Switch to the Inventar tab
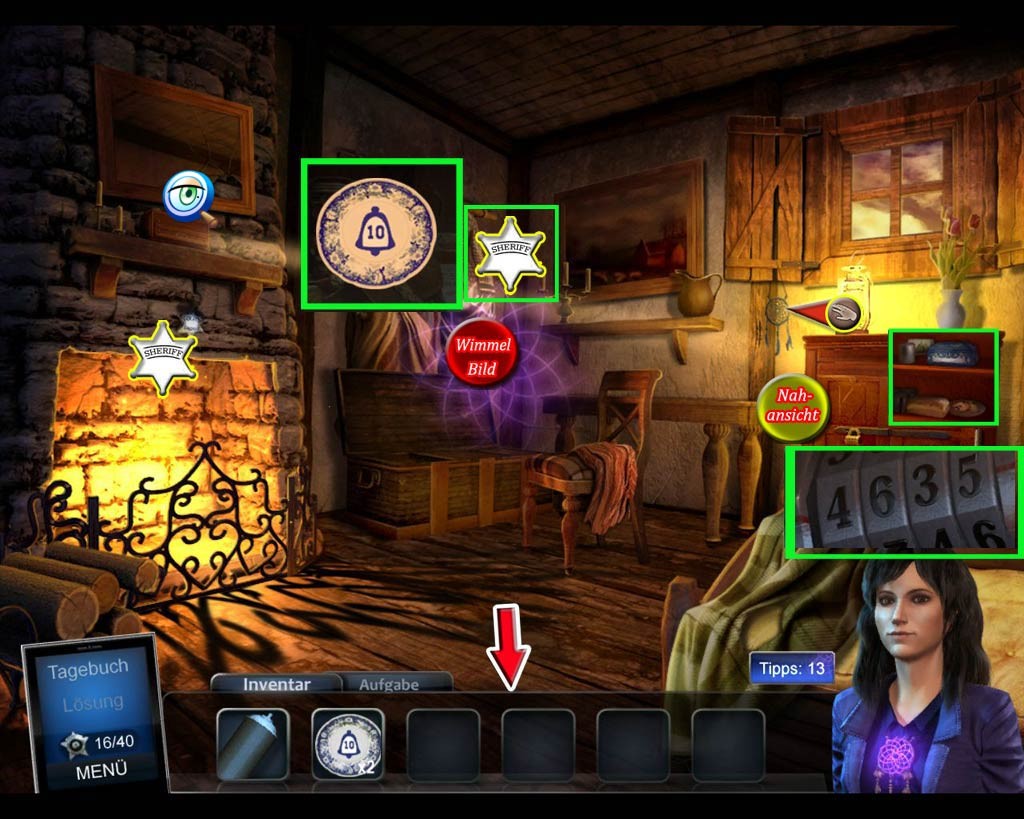1024x819 pixels. 277,684
